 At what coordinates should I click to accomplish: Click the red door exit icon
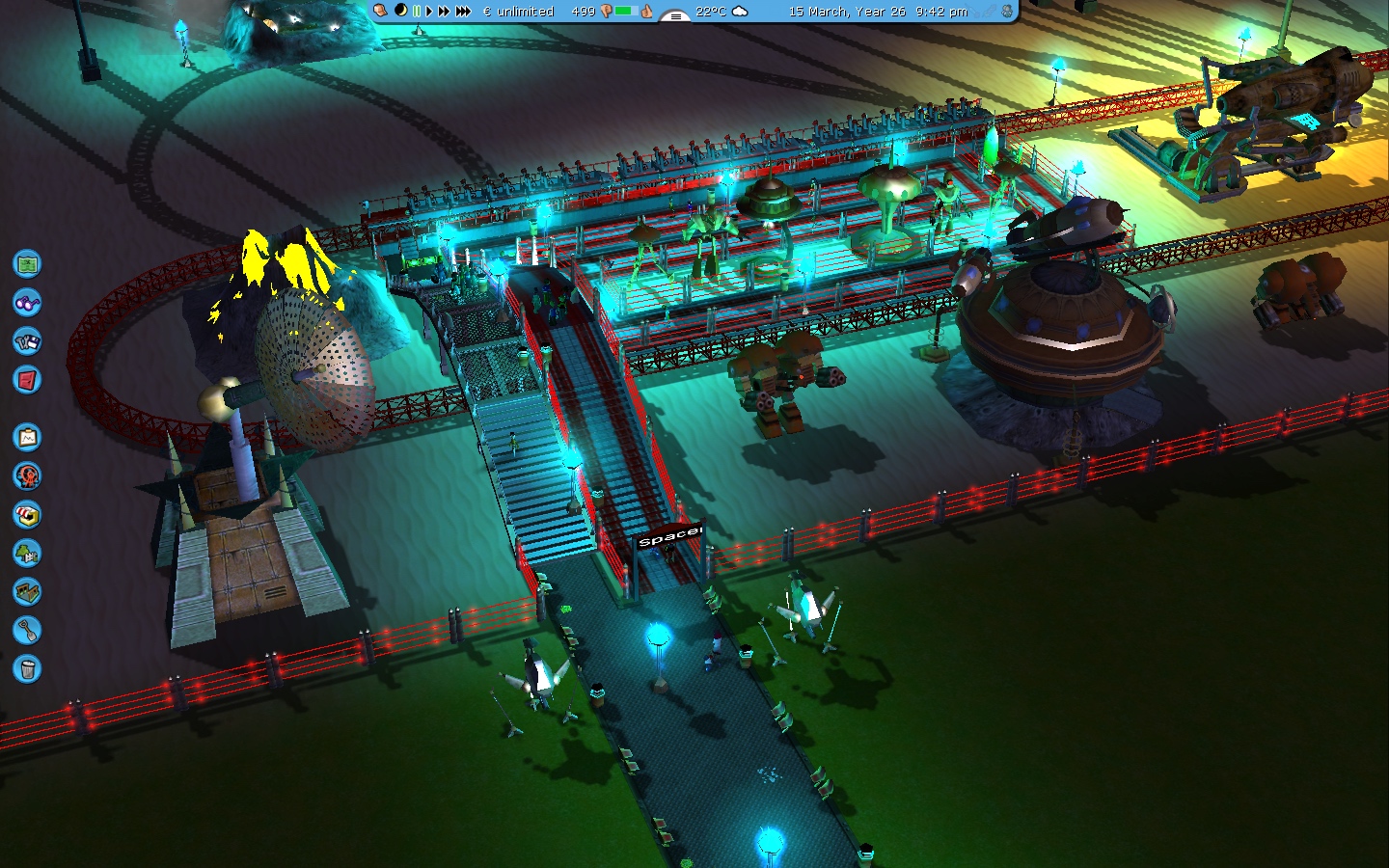(x=27, y=379)
